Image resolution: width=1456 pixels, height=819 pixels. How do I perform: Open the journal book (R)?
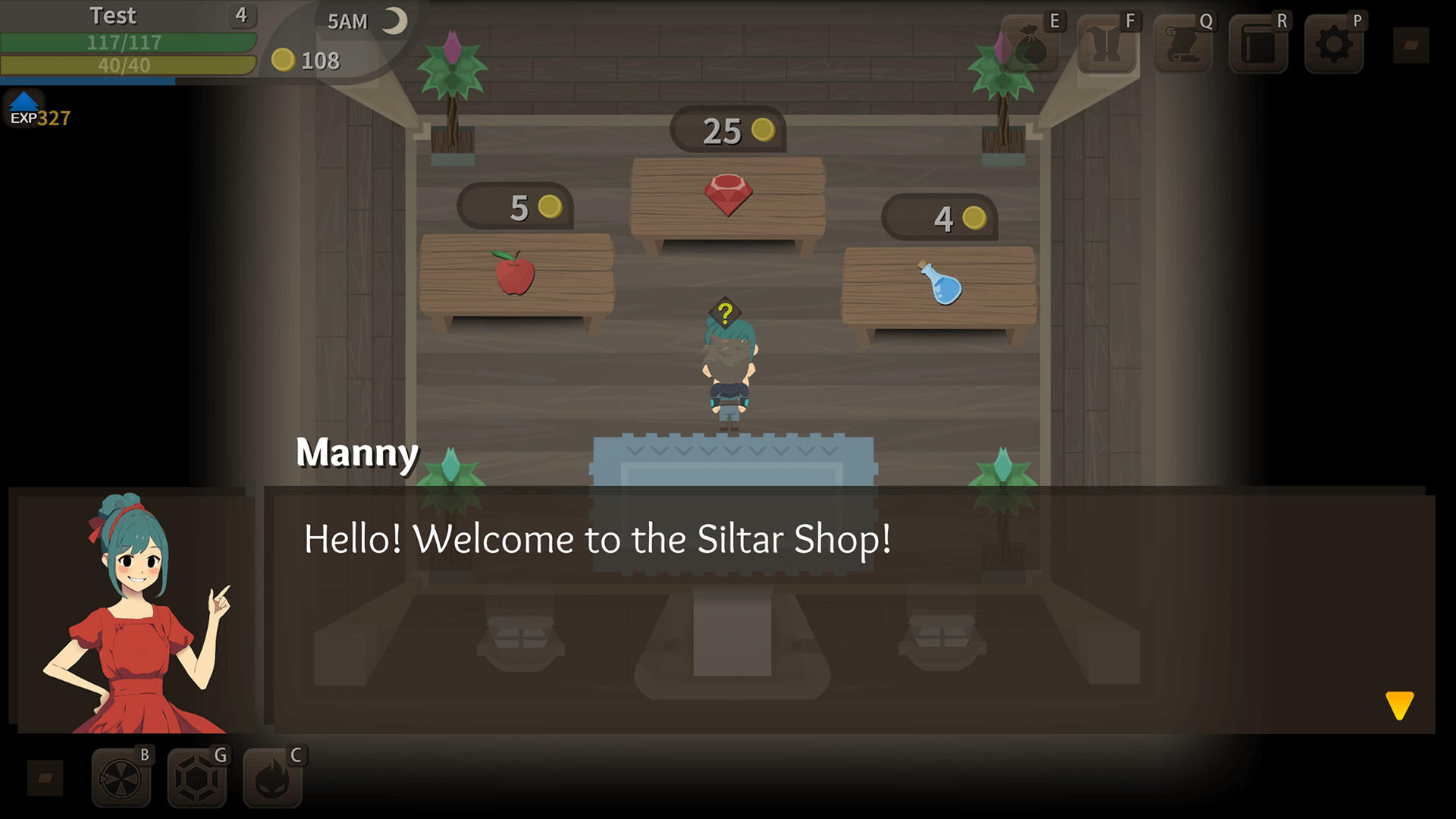point(1257,47)
